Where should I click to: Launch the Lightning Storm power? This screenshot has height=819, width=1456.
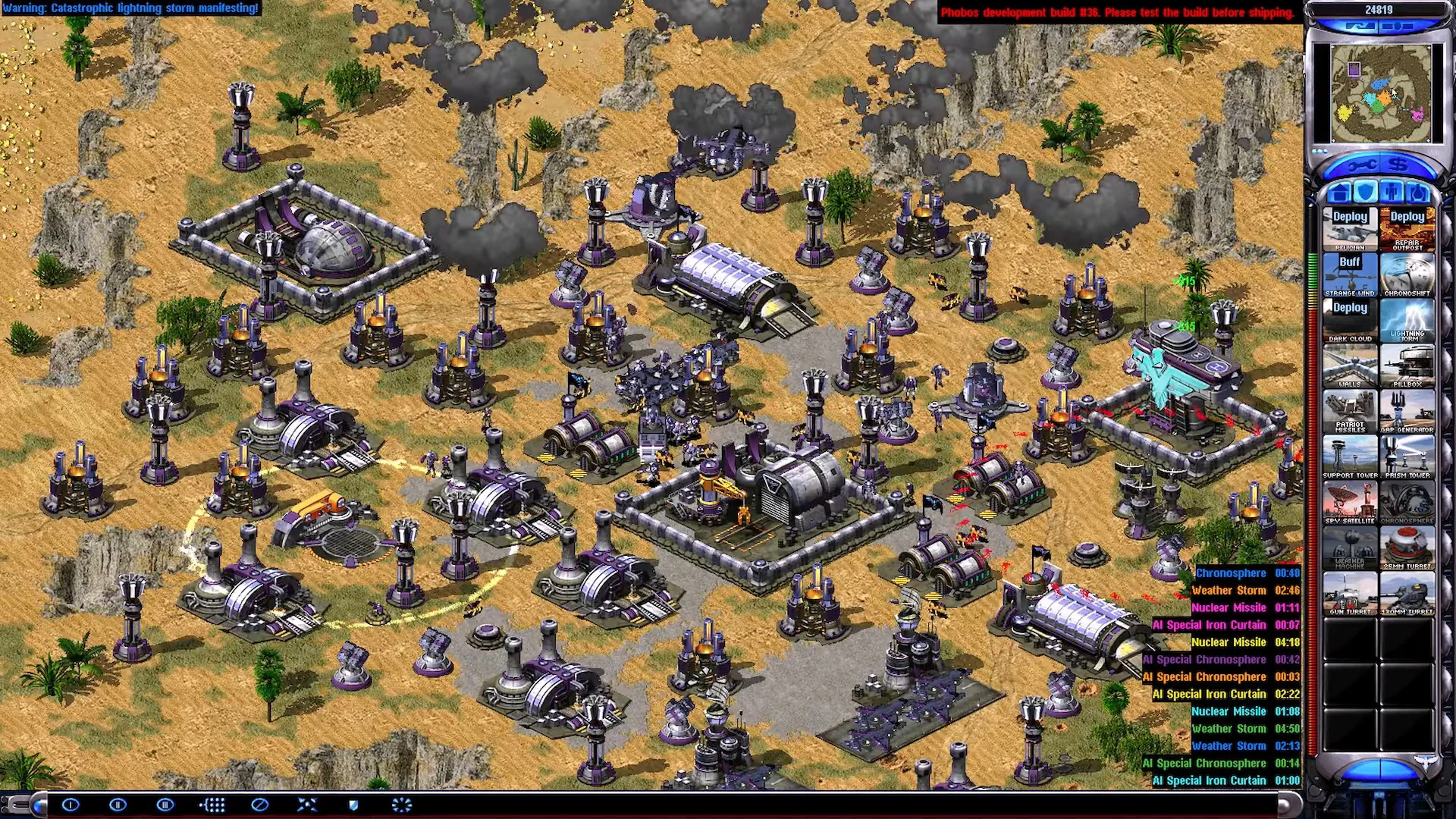[1407, 319]
